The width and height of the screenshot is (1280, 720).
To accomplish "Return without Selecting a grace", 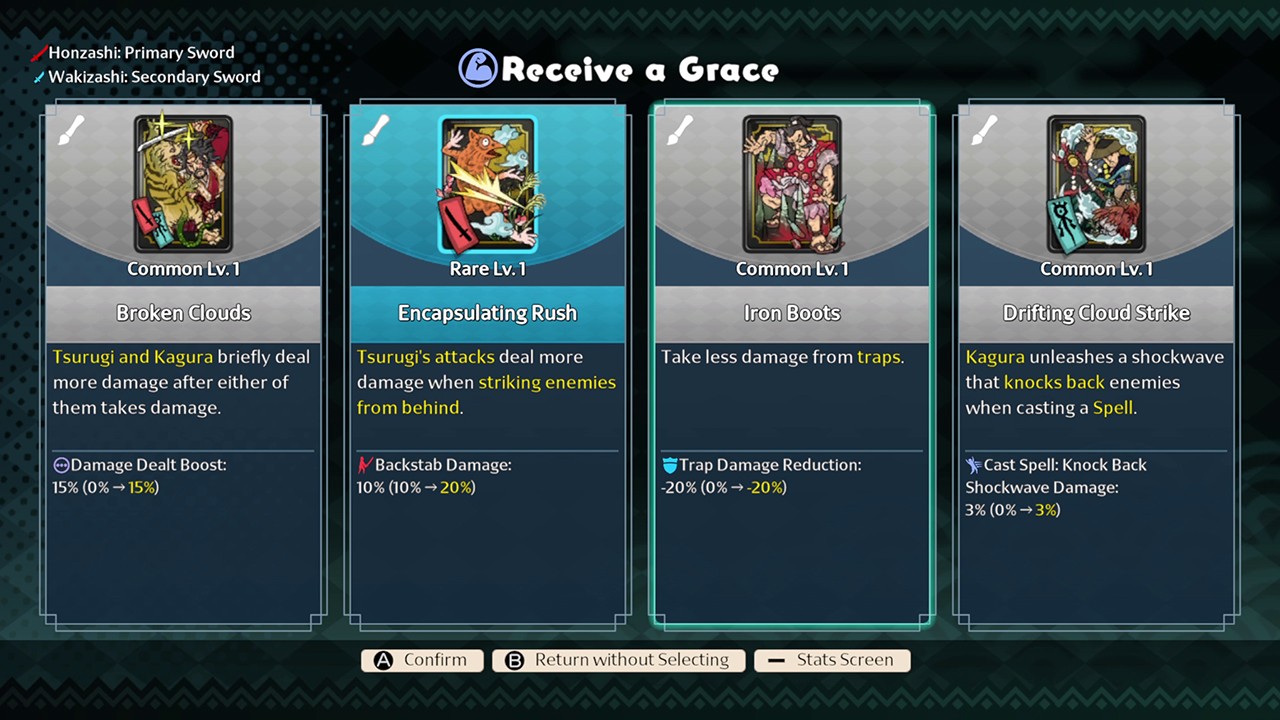I will tap(618, 660).
